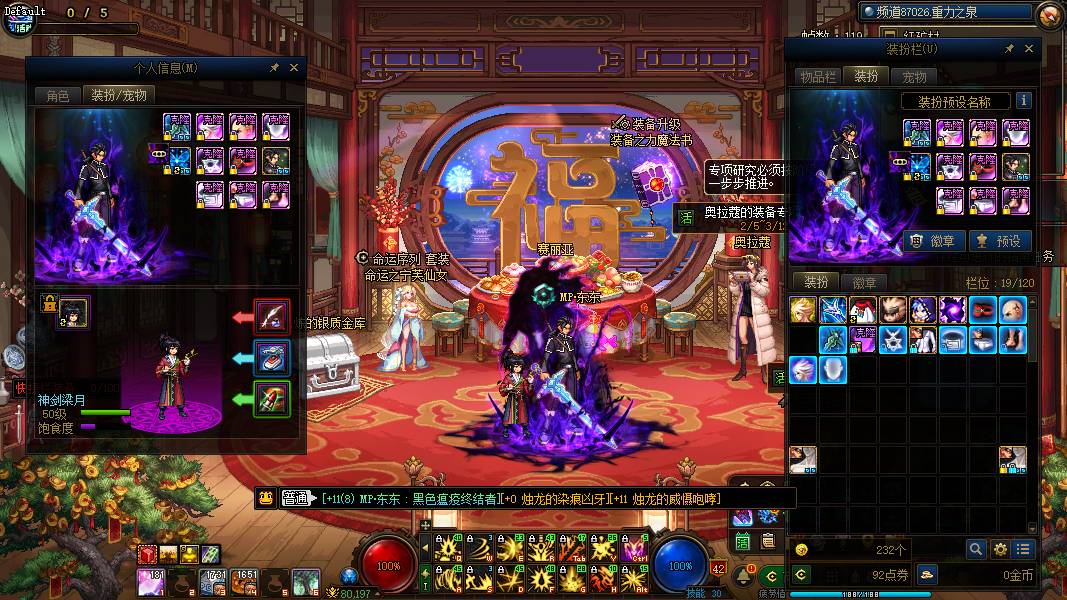Select the 装扮/宠物 tab
1067x600 pixels.
click(x=119, y=96)
